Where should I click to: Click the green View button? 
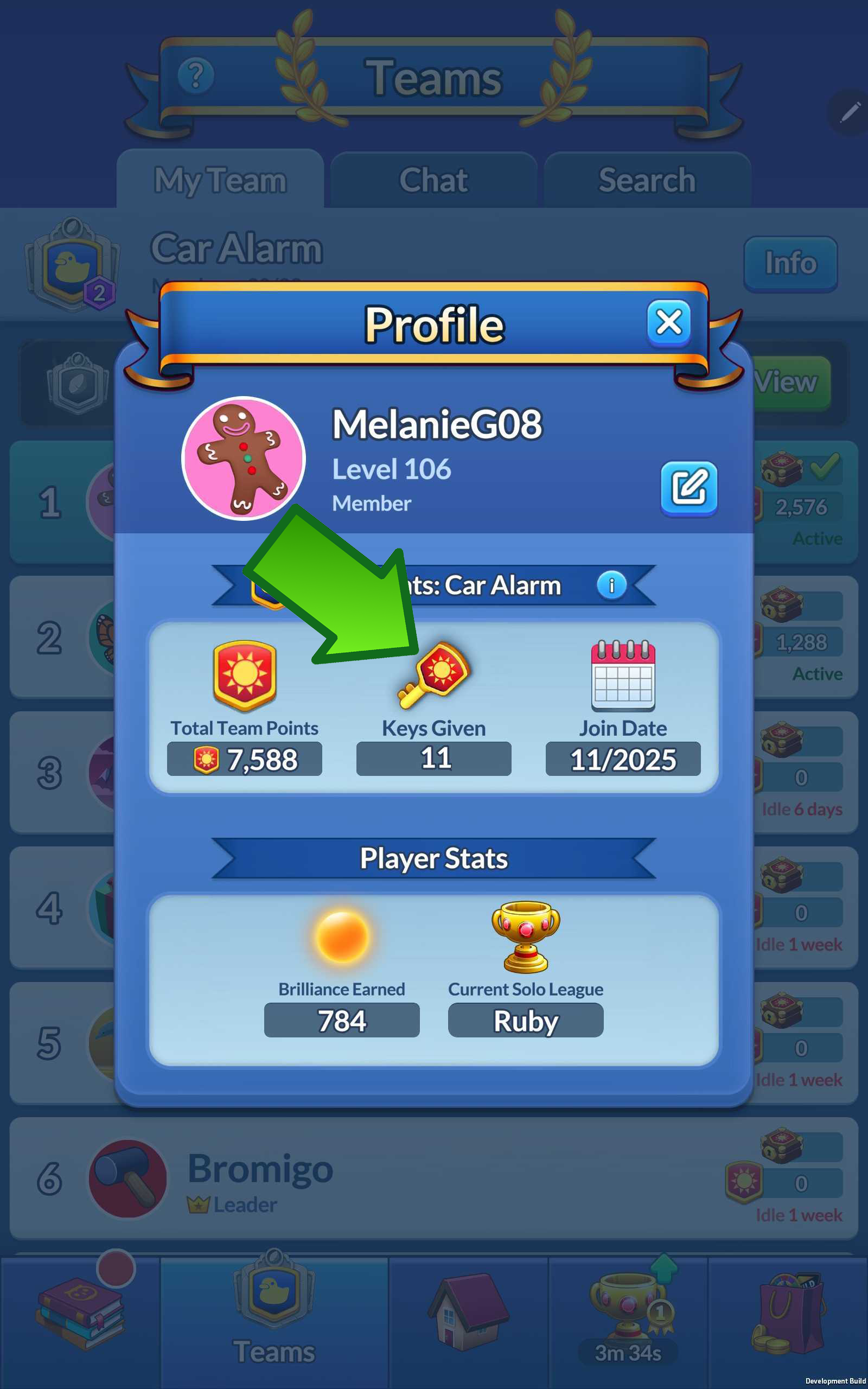(x=791, y=383)
